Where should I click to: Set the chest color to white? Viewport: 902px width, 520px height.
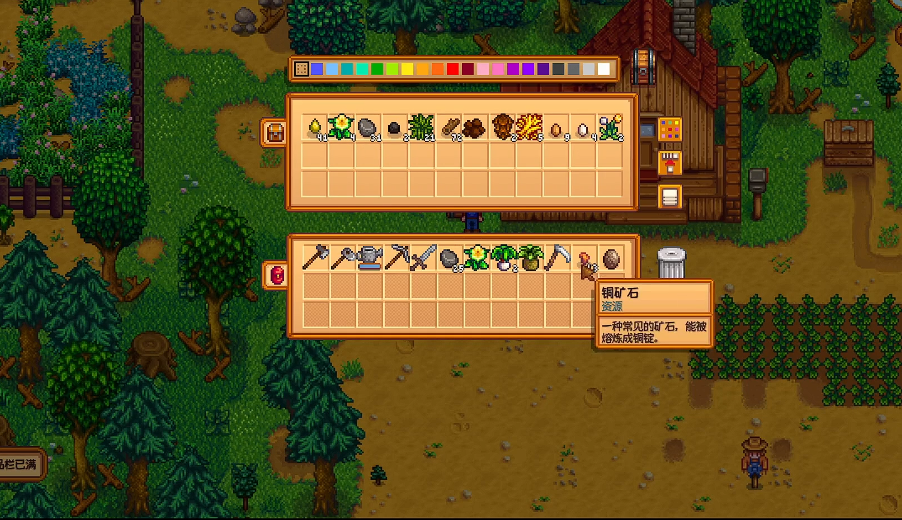pyautogui.click(x=604, y=69)
